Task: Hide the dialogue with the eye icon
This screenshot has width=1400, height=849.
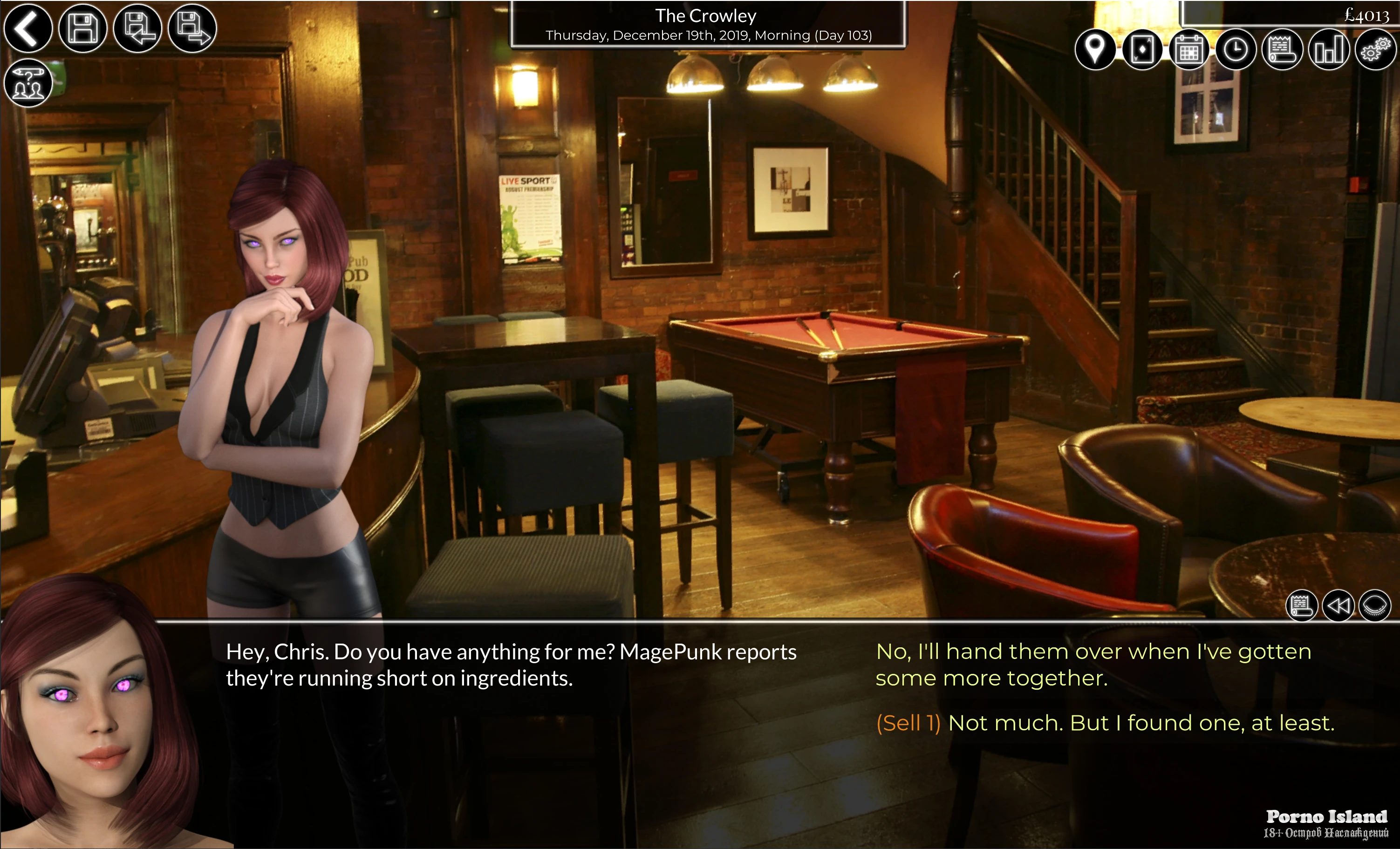Action: coord(1375,605)
